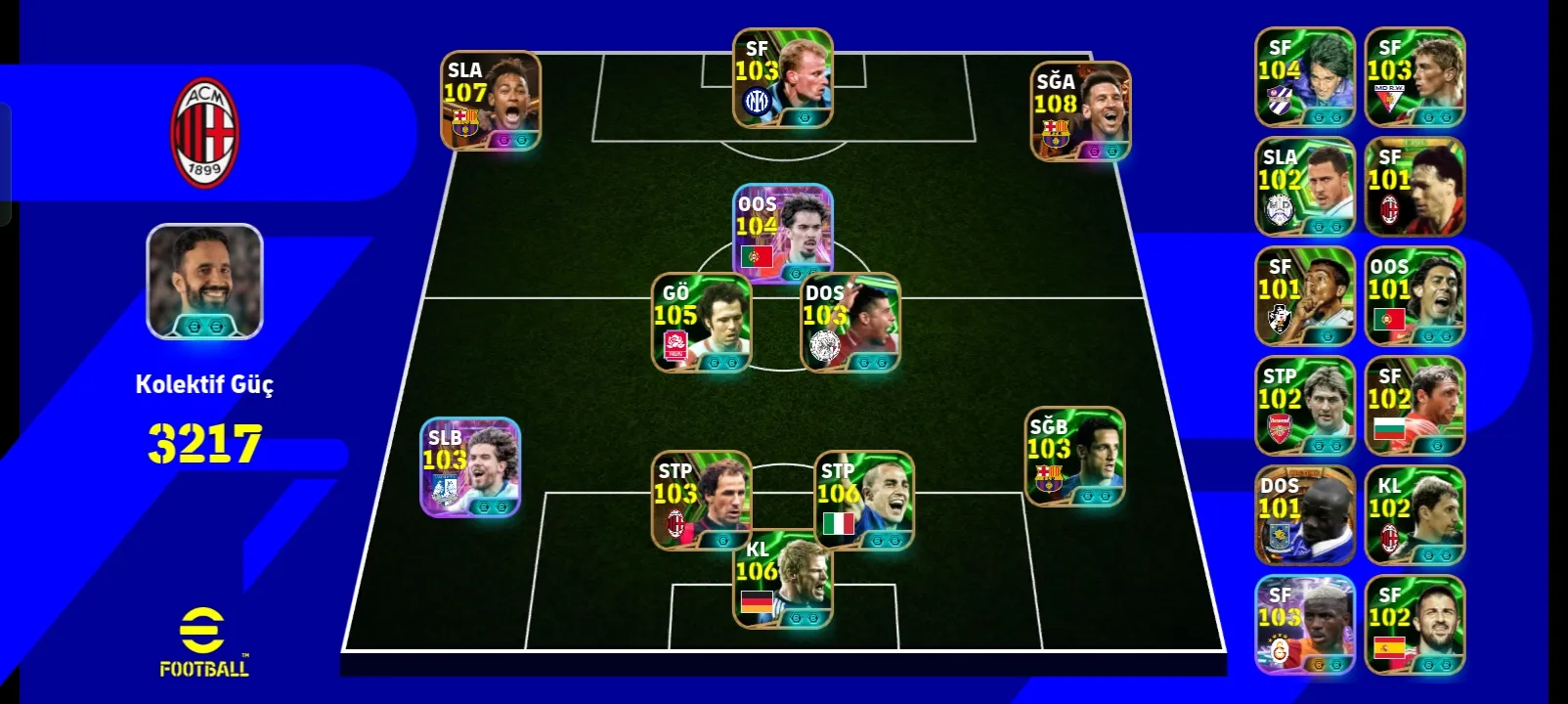Select the GÖ 105 midfielder card
This screenshot has width=1568, height=704.
tap(701, 322)
